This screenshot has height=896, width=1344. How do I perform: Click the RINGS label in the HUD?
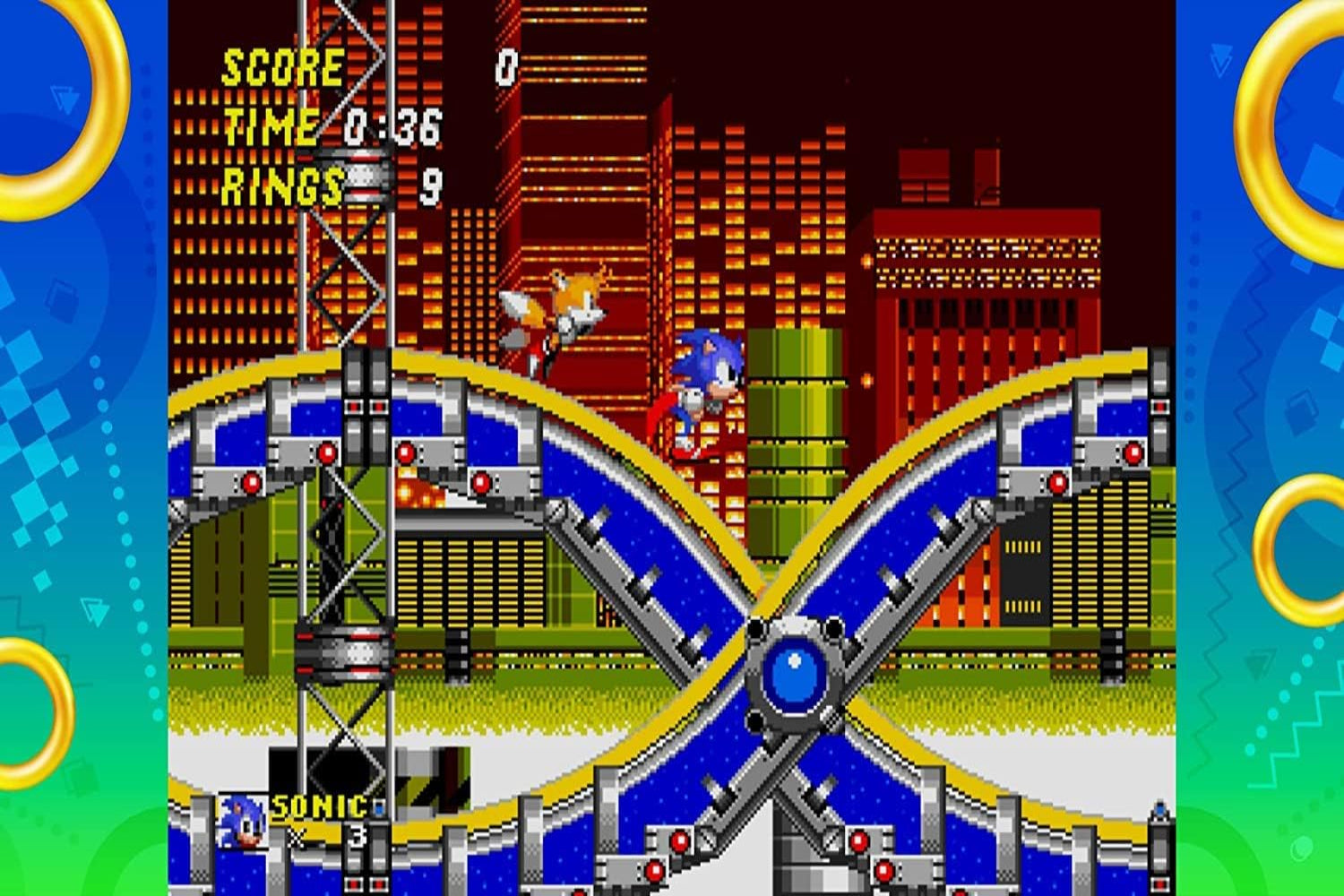280,185
